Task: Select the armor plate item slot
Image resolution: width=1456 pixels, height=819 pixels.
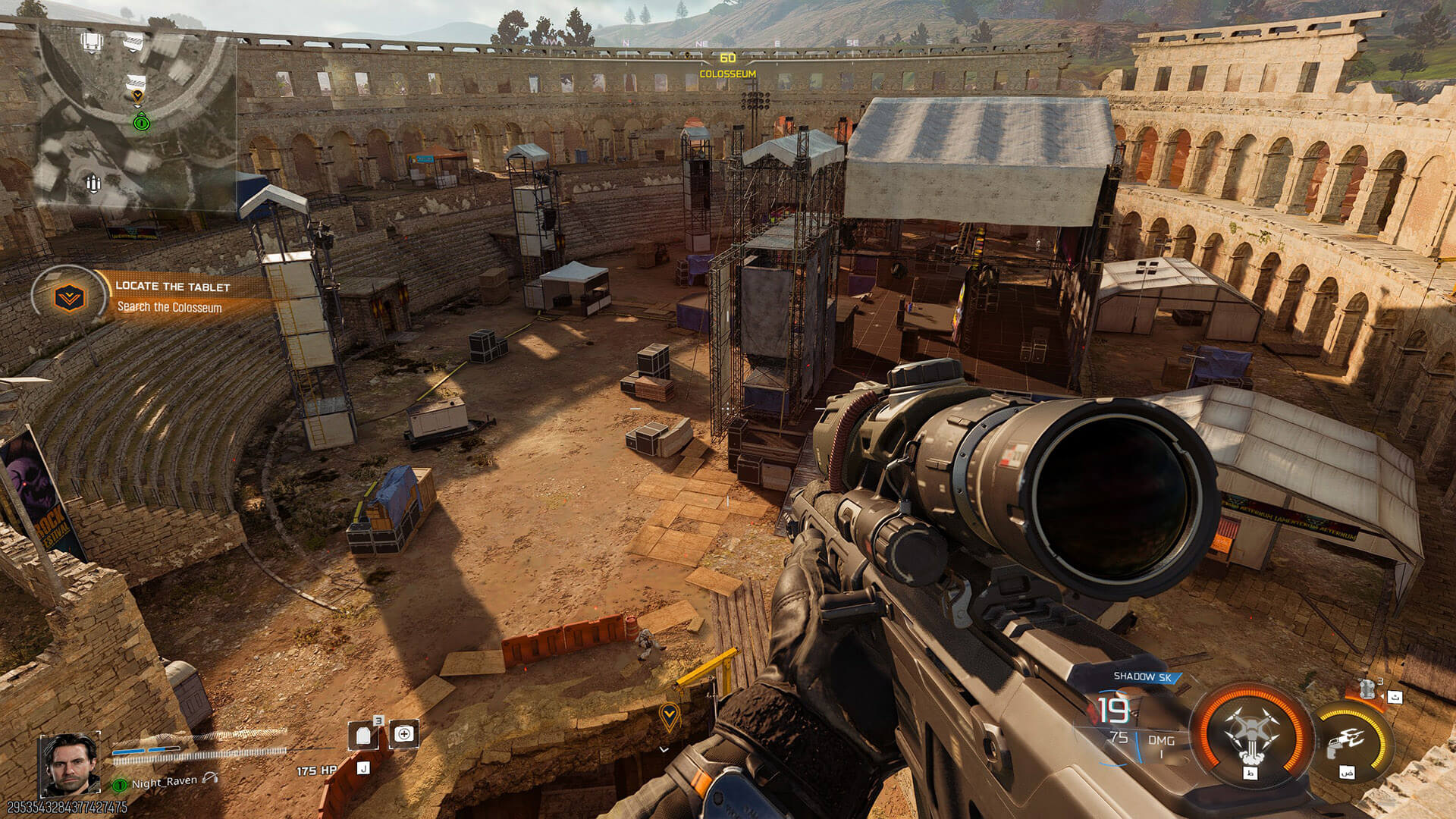Action: 363,735
